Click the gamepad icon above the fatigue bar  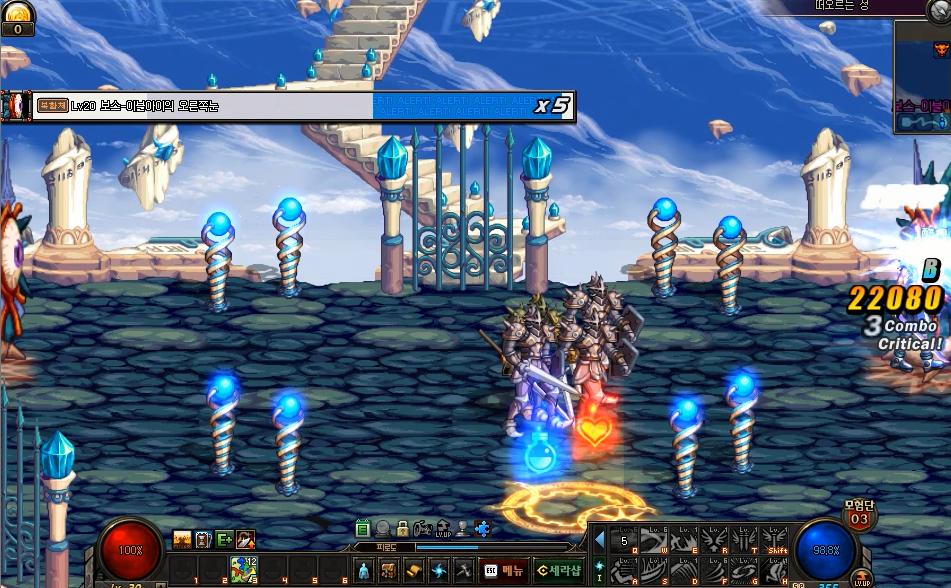[x=423, y=528]
